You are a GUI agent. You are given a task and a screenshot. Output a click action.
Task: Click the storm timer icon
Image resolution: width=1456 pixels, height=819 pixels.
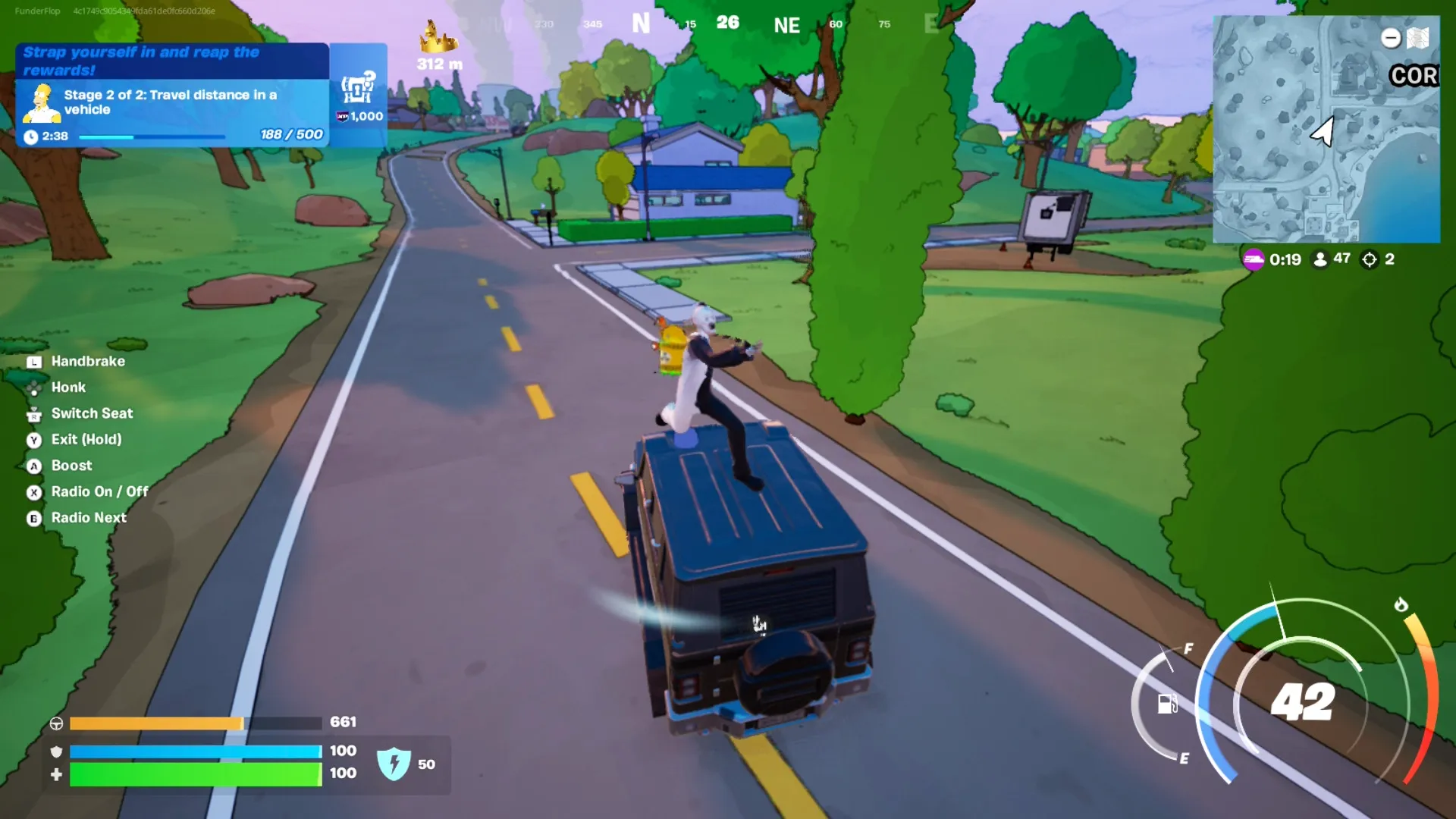(x=1254, y=259)
